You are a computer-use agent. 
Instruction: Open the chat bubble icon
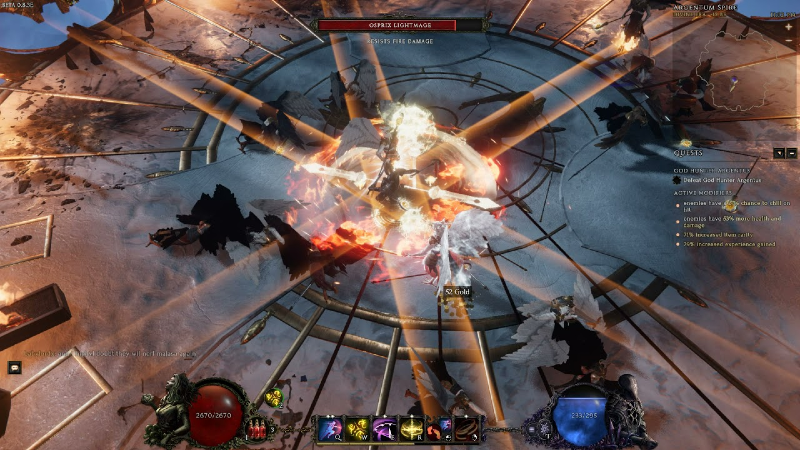point(15,367)
